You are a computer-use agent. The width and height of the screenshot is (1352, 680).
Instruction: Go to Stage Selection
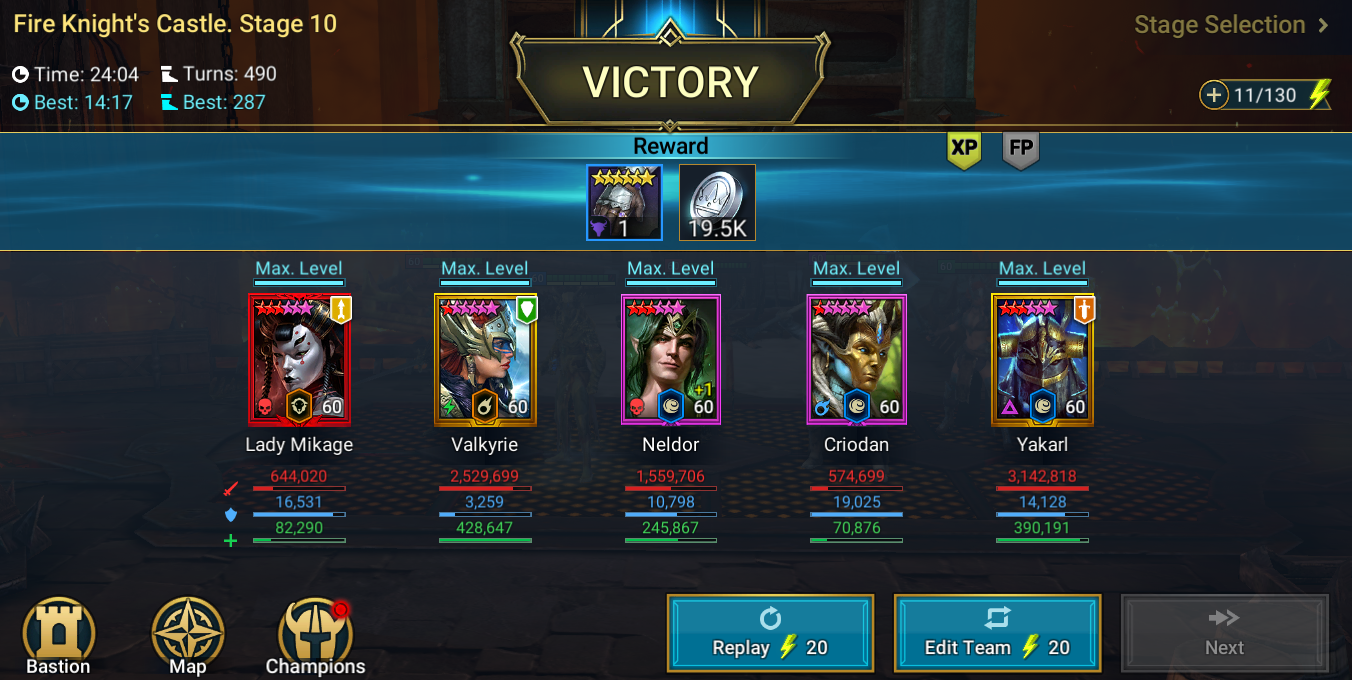[1231, 25]
